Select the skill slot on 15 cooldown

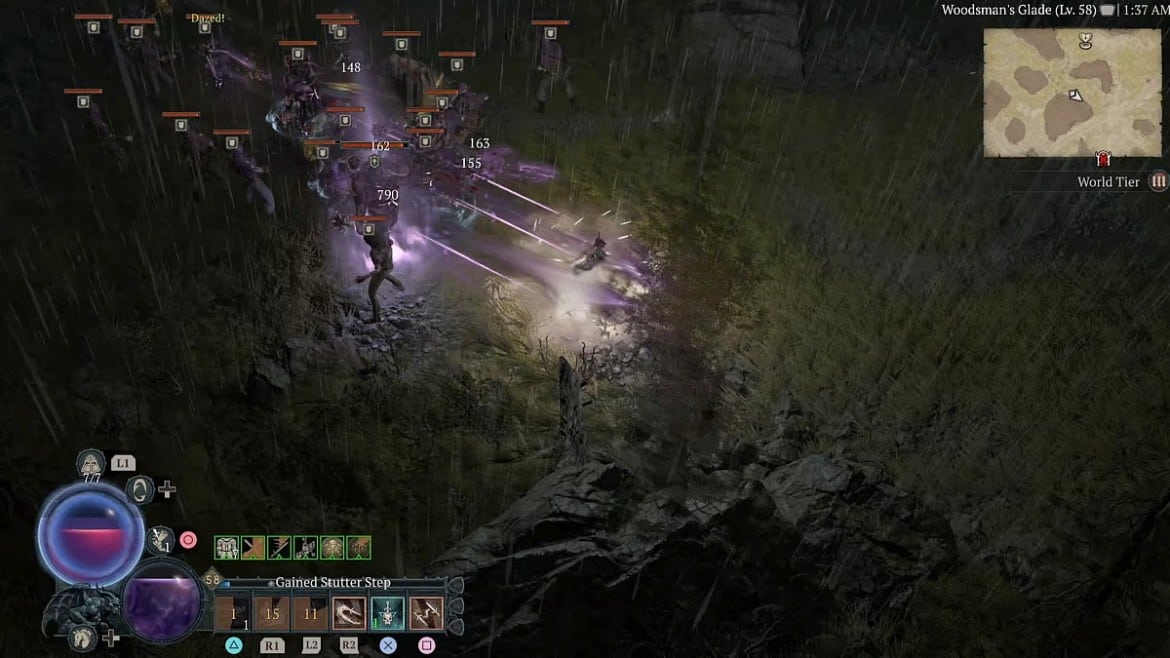[272, 613]
